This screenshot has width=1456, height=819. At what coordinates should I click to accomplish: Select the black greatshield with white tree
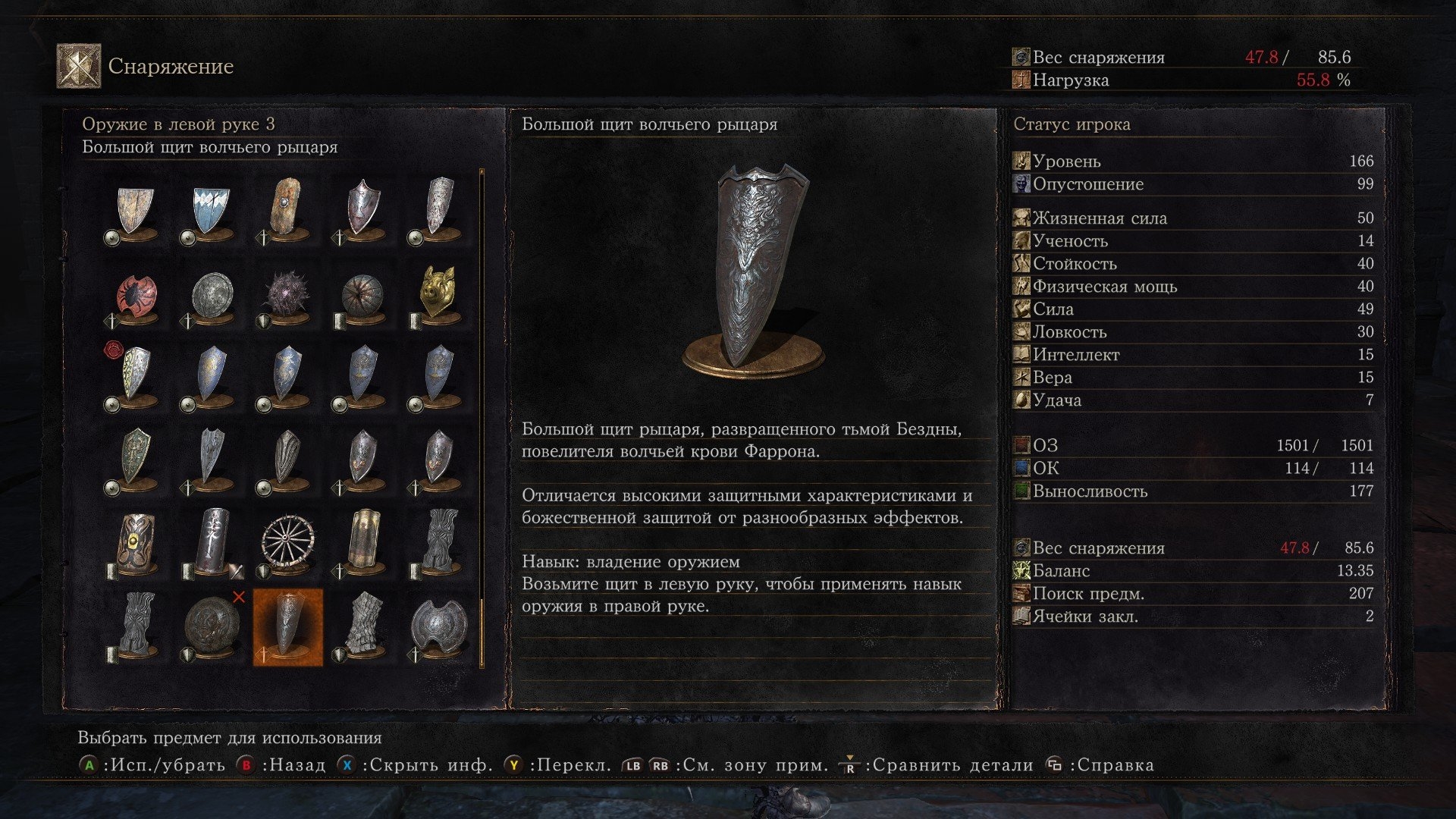(x=212, y=541)
